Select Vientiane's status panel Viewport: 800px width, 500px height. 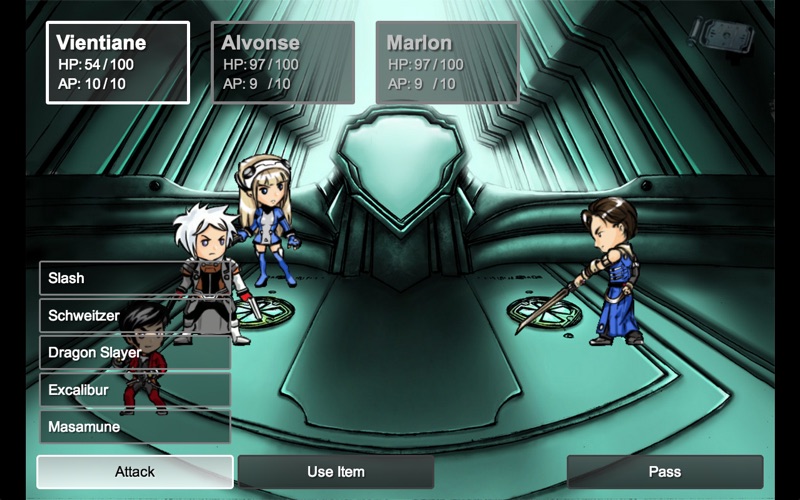coord(118,63)
